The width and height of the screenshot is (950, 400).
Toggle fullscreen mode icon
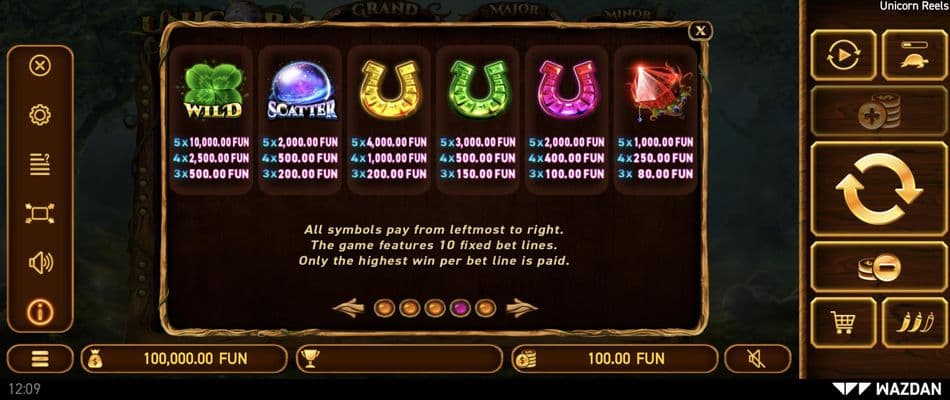click(40, 213)
